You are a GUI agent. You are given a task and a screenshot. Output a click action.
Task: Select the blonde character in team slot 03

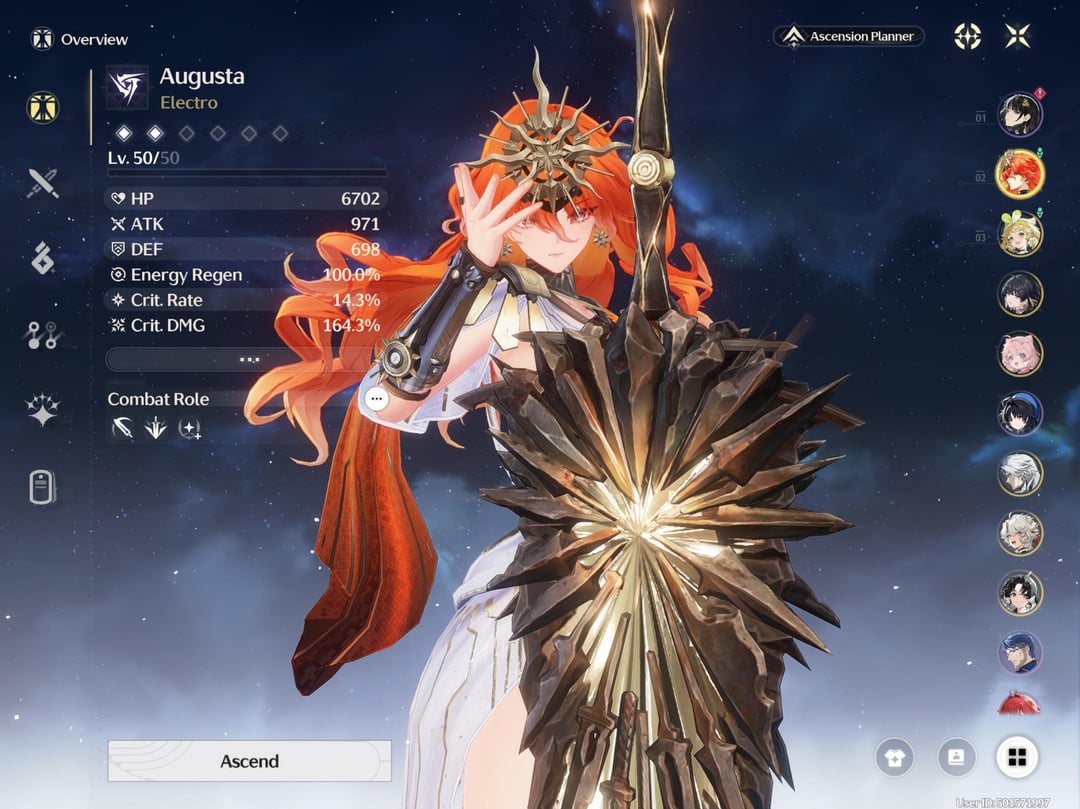1020,234
